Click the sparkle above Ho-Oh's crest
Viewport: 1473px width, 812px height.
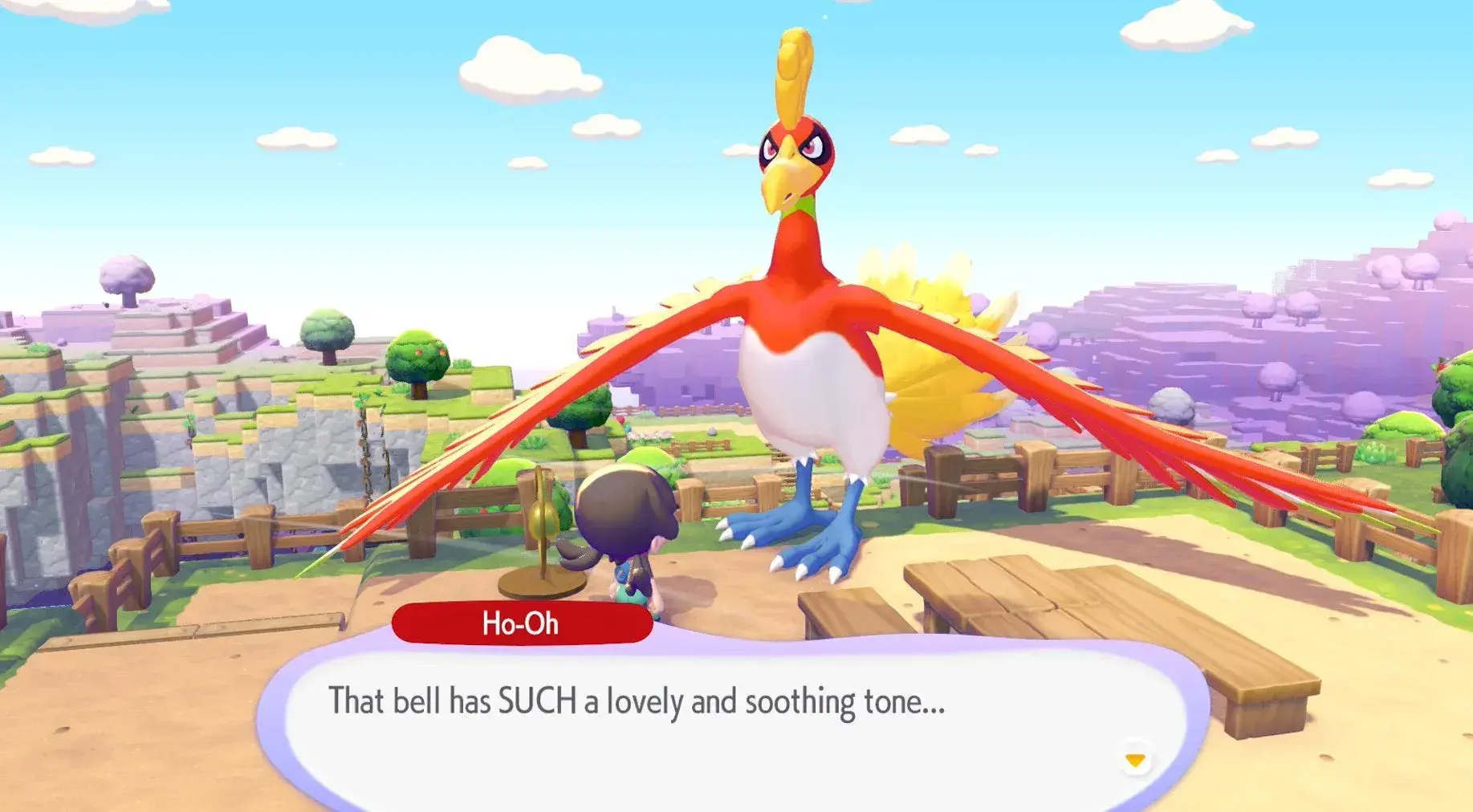(825, 16)
